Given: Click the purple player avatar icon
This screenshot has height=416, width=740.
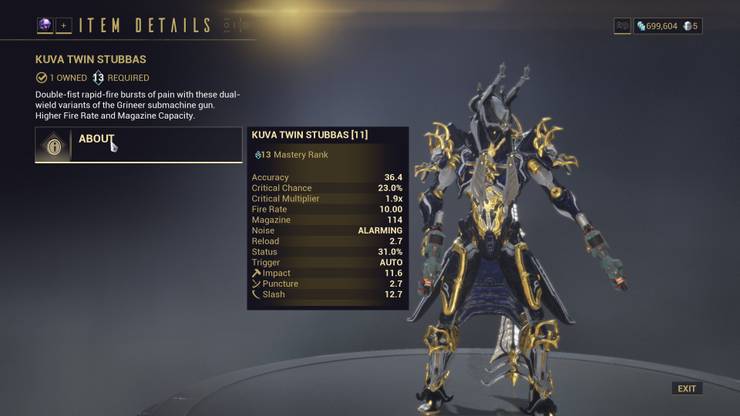Looking at the screenshot, I should pos(45,25).
